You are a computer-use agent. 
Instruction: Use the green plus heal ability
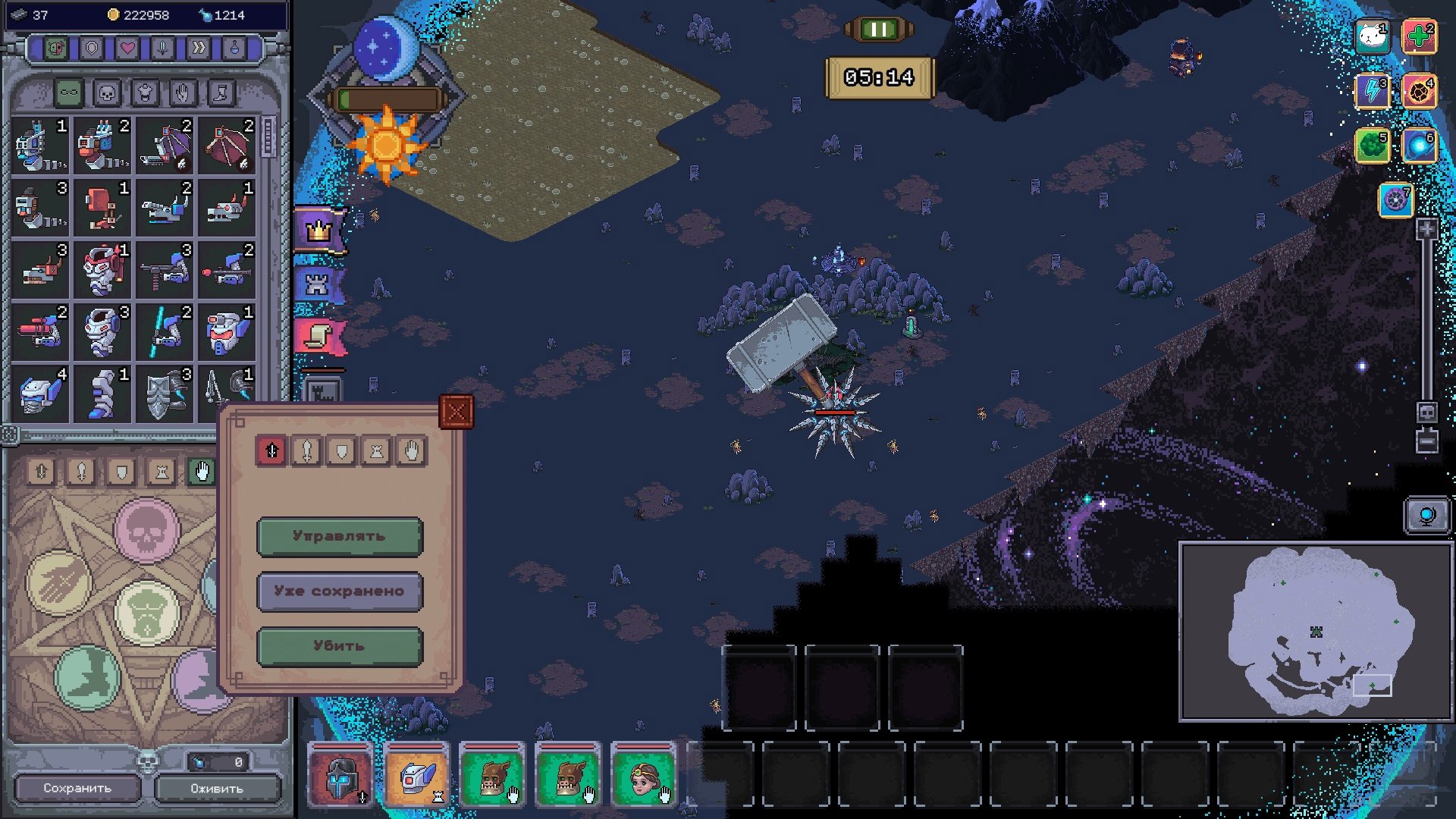pyautogui.click(x=1419, y=36)
